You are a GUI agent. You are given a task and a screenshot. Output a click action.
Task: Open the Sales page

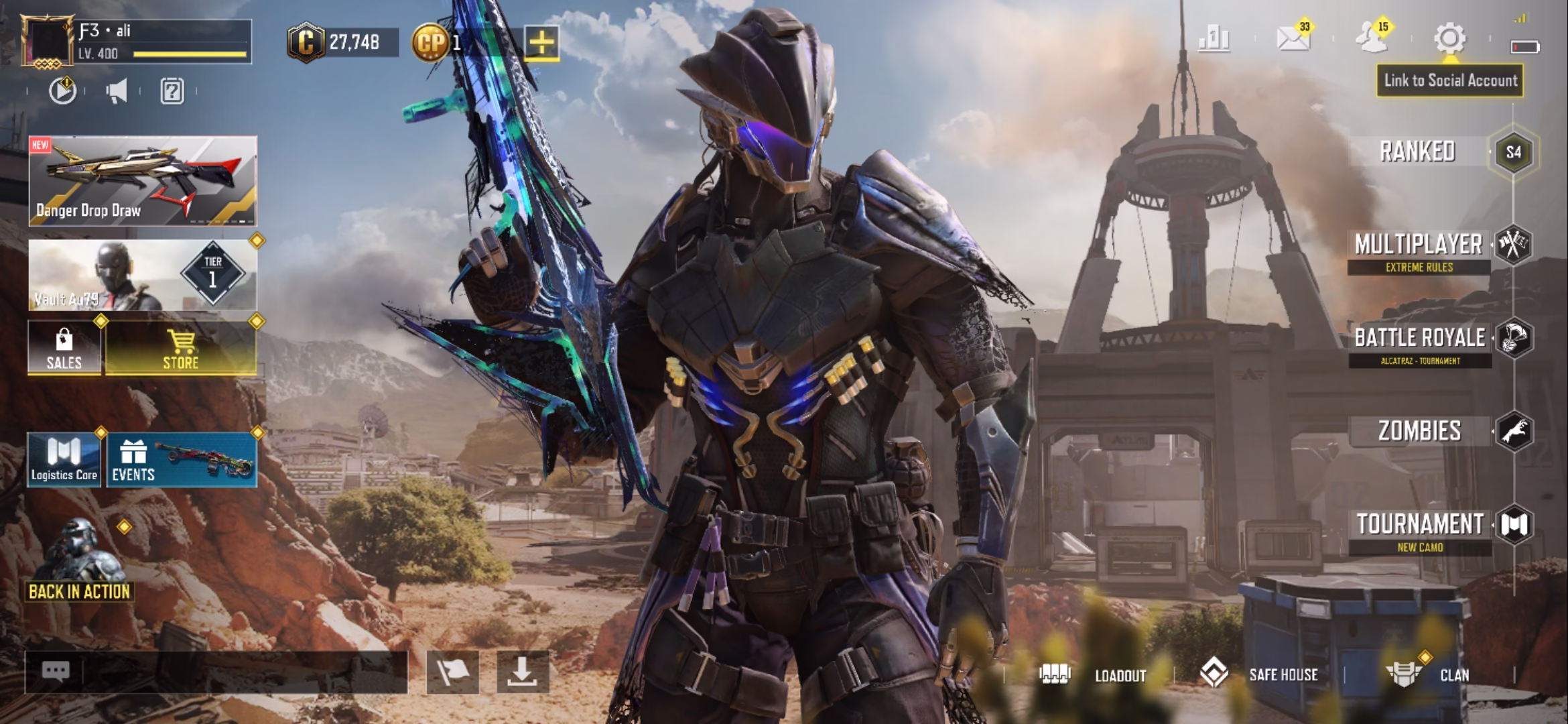coord(64,348)
